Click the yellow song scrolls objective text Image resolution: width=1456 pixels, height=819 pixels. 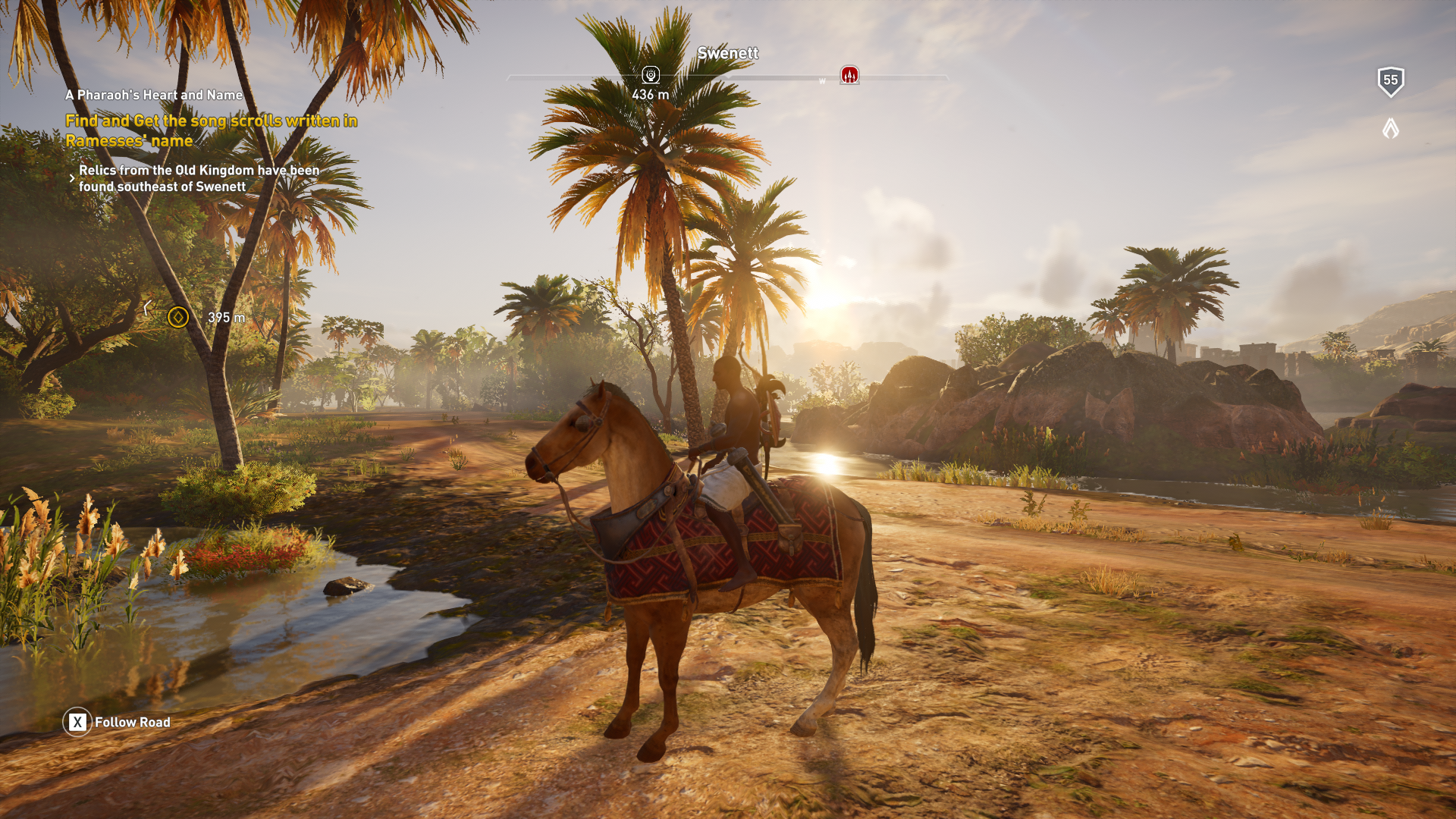(x=211, y=130)
